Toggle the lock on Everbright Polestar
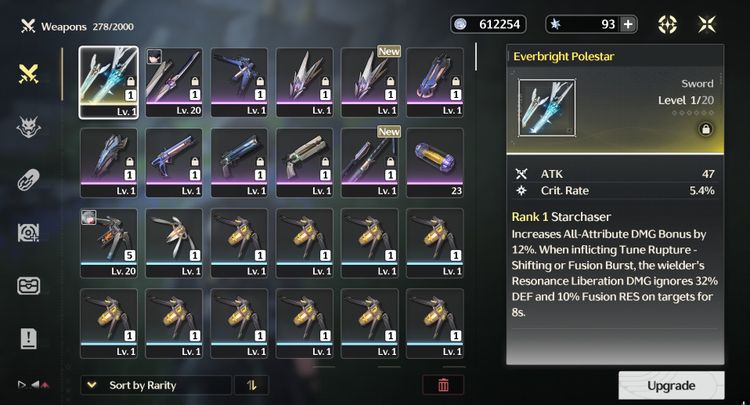The width and height of the screenshot is (750, 405). click(x=706, y=129)
